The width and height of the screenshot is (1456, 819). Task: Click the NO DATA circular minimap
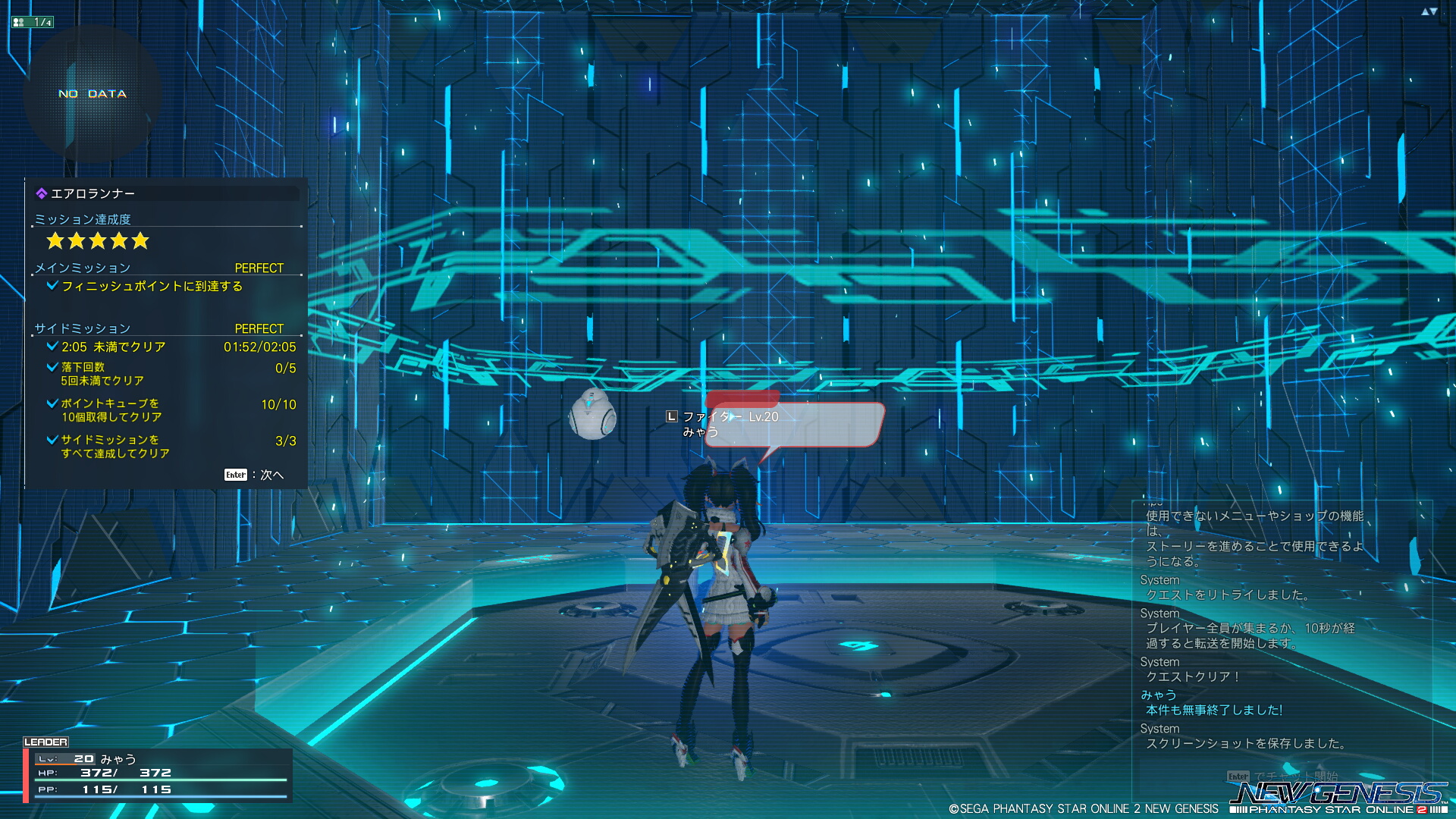click(x=92, y=94)
